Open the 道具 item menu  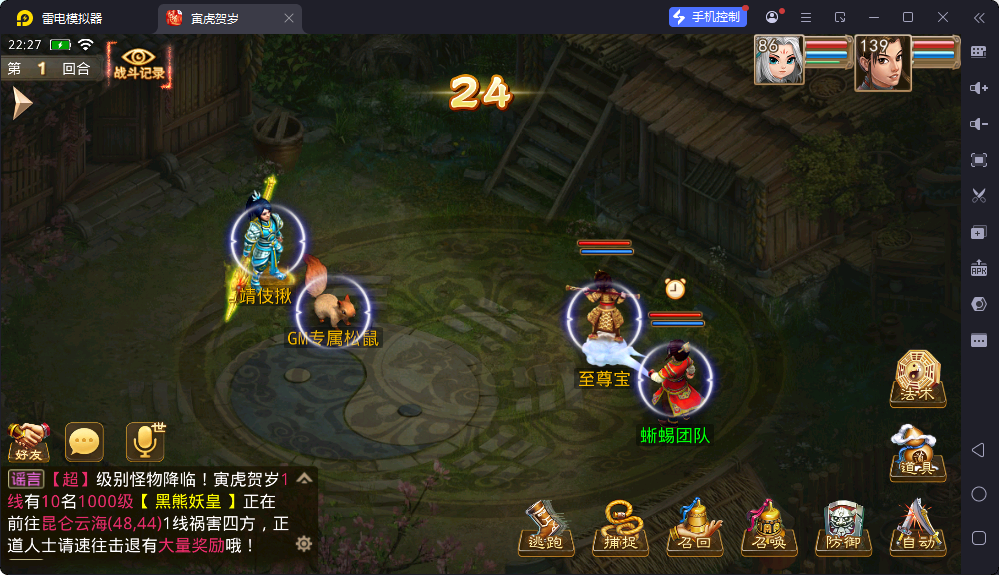916,452
